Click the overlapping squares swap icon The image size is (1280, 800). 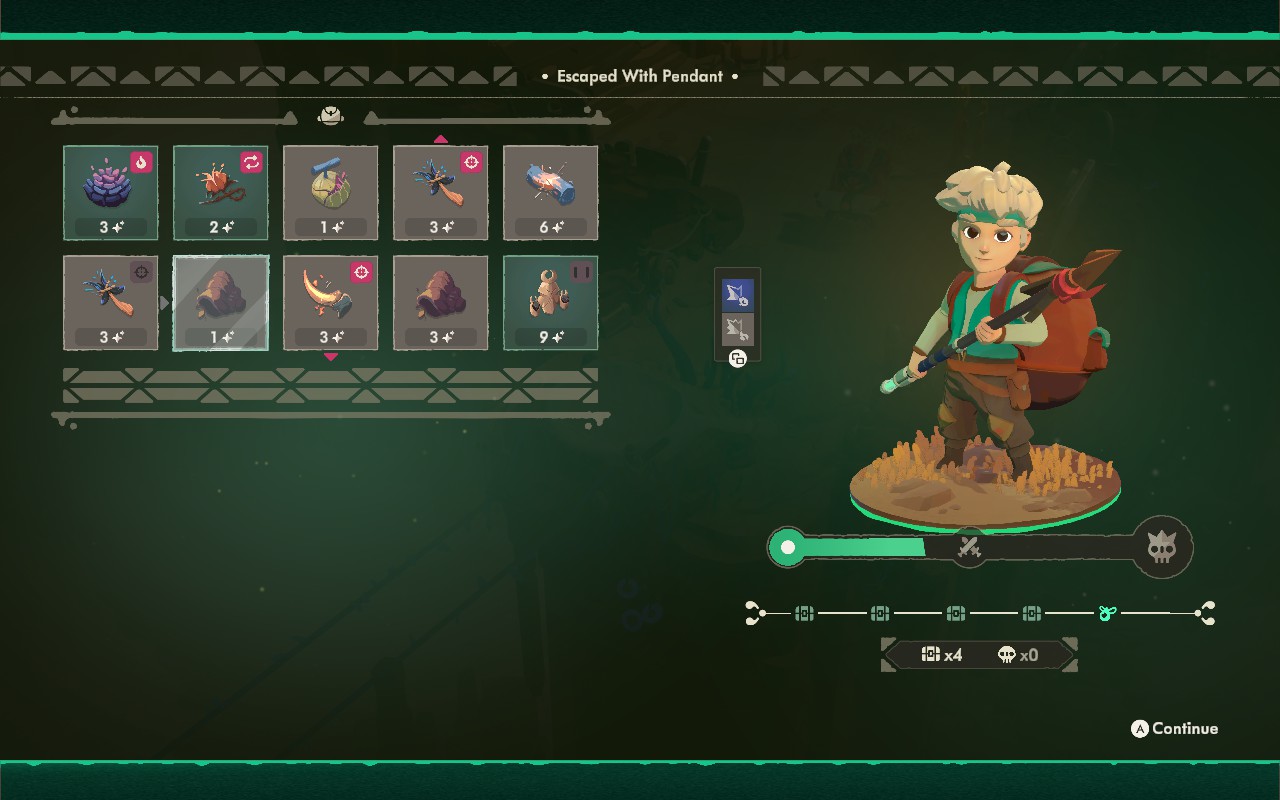point(738,359)
